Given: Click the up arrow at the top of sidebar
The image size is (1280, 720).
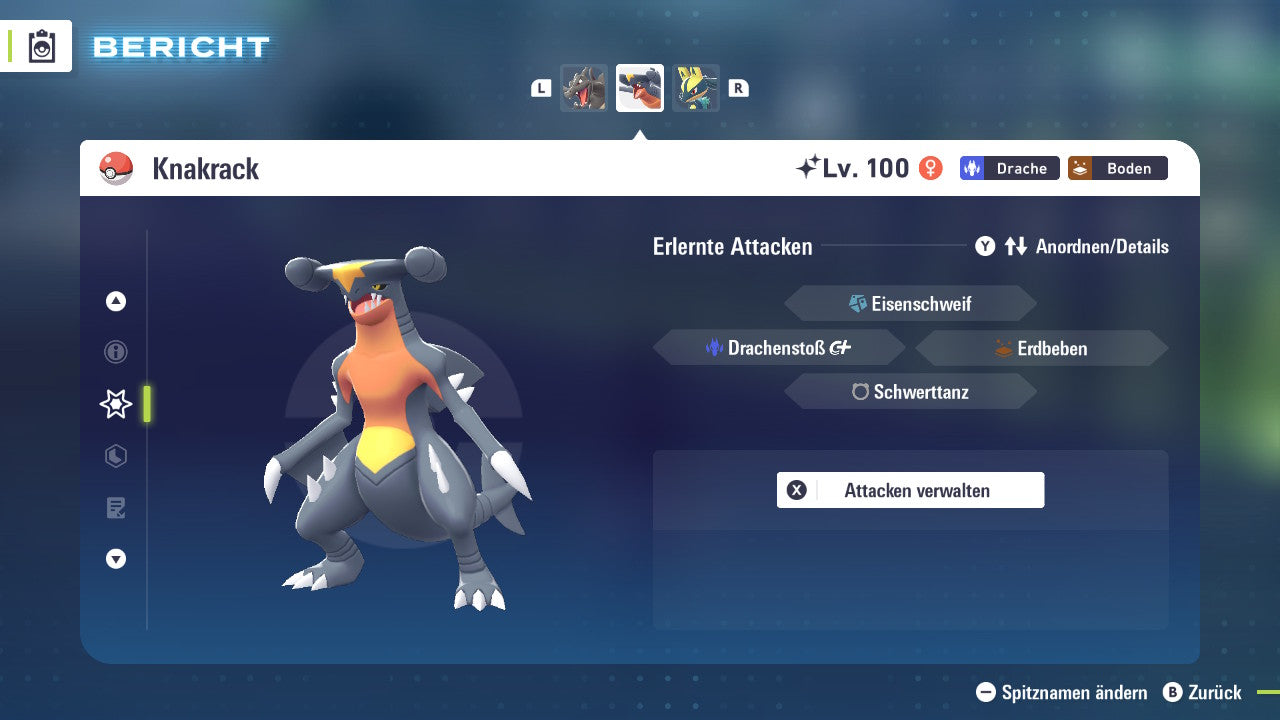Looking at the screenshot, I should [x=115, y=301].
